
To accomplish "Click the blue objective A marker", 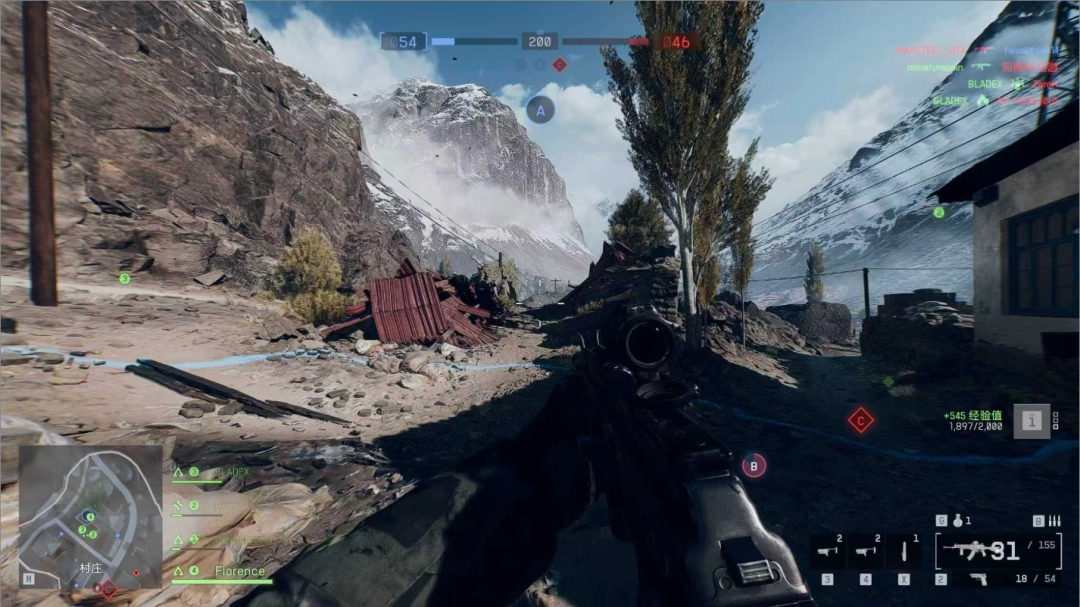I will coord(541,110).
